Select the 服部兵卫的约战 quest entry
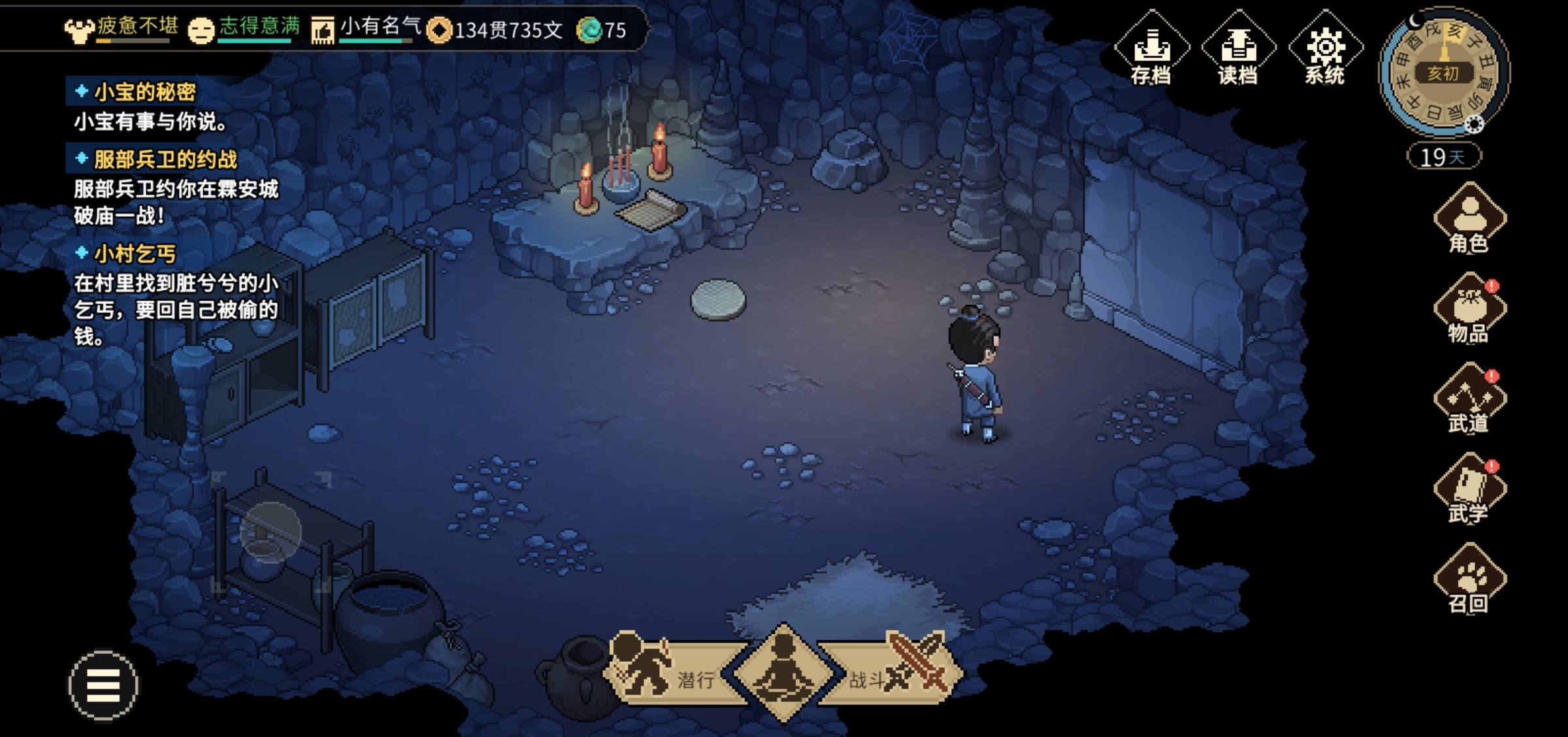The width and height of the screenshot is (1568, 737). tap(165, 159)
